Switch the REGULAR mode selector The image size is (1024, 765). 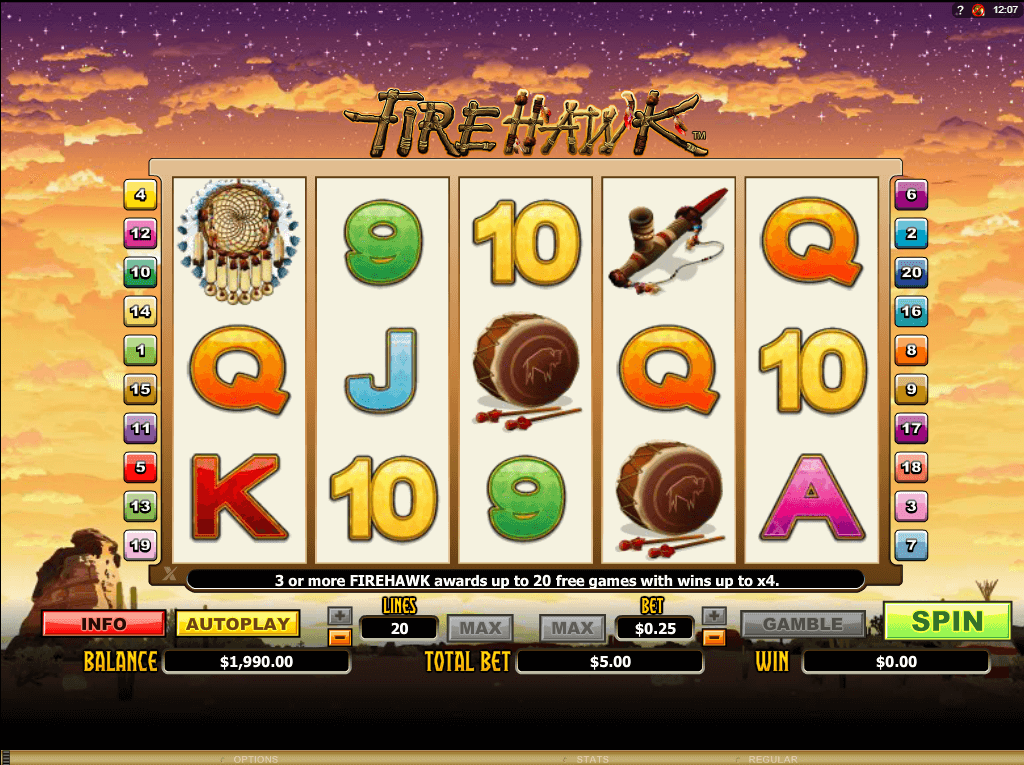pyautogui.click(x=772, y=759)
